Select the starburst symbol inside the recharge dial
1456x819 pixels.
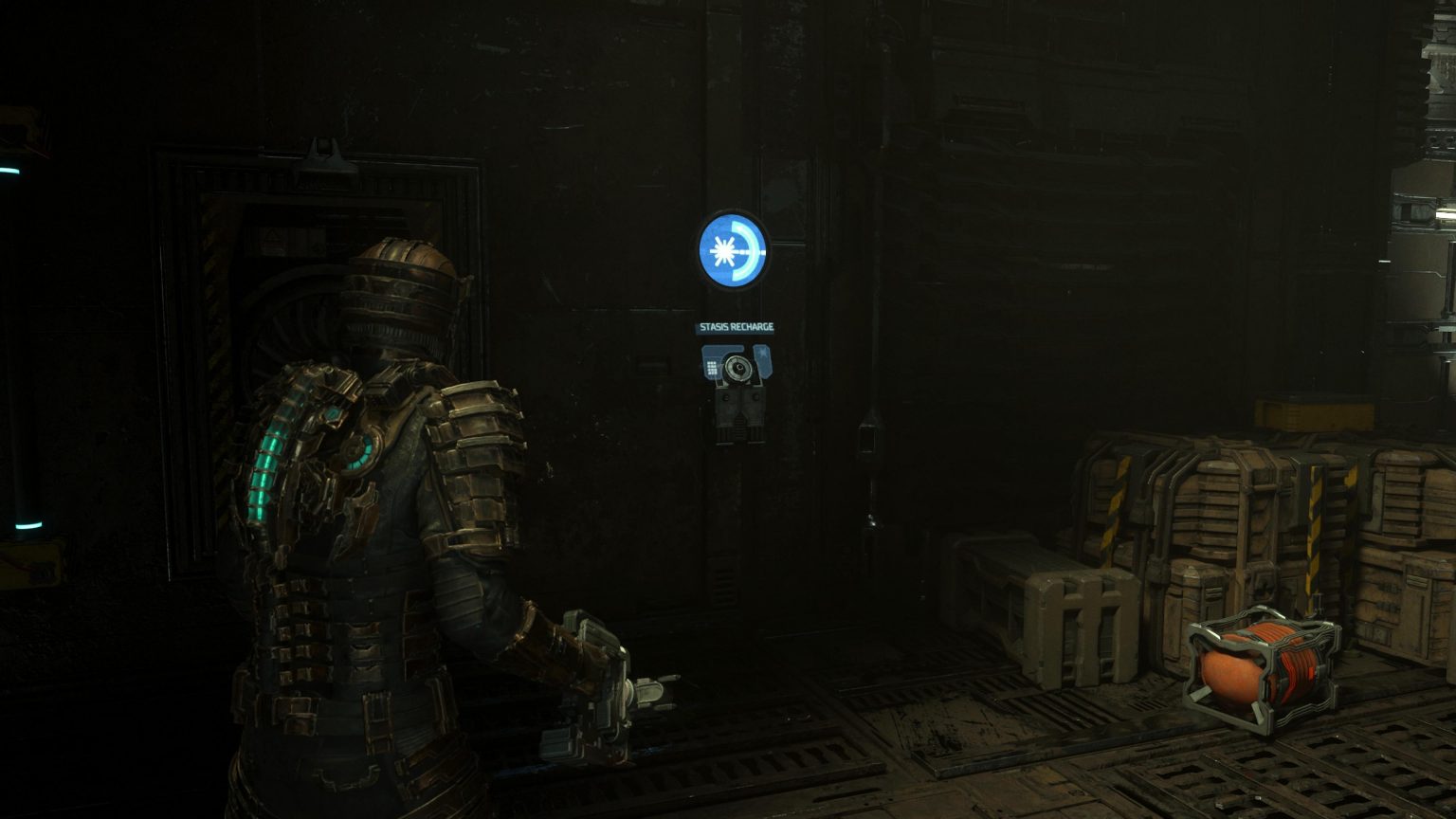click(x=722, y=252)
